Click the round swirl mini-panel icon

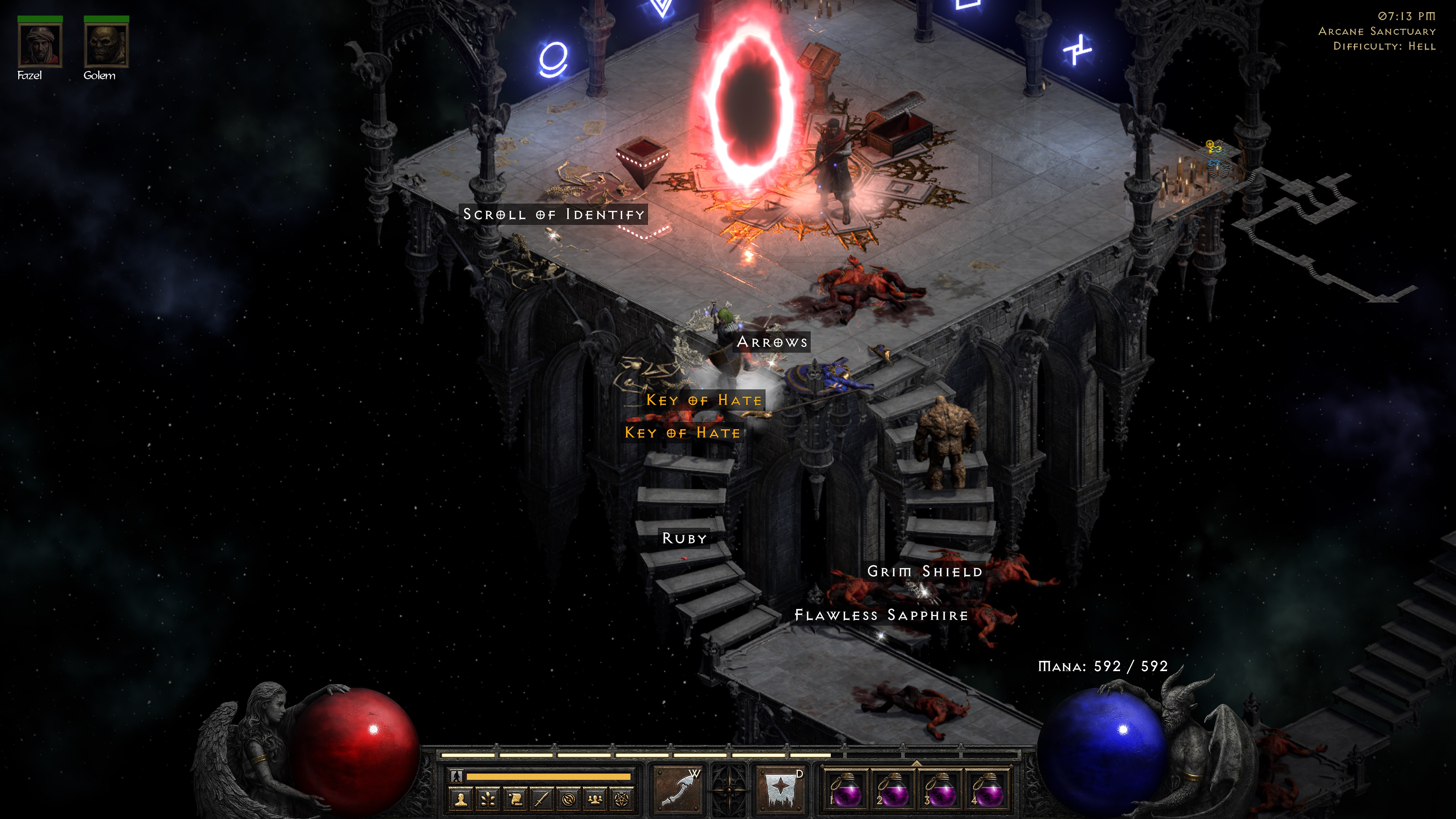[569, 799]
